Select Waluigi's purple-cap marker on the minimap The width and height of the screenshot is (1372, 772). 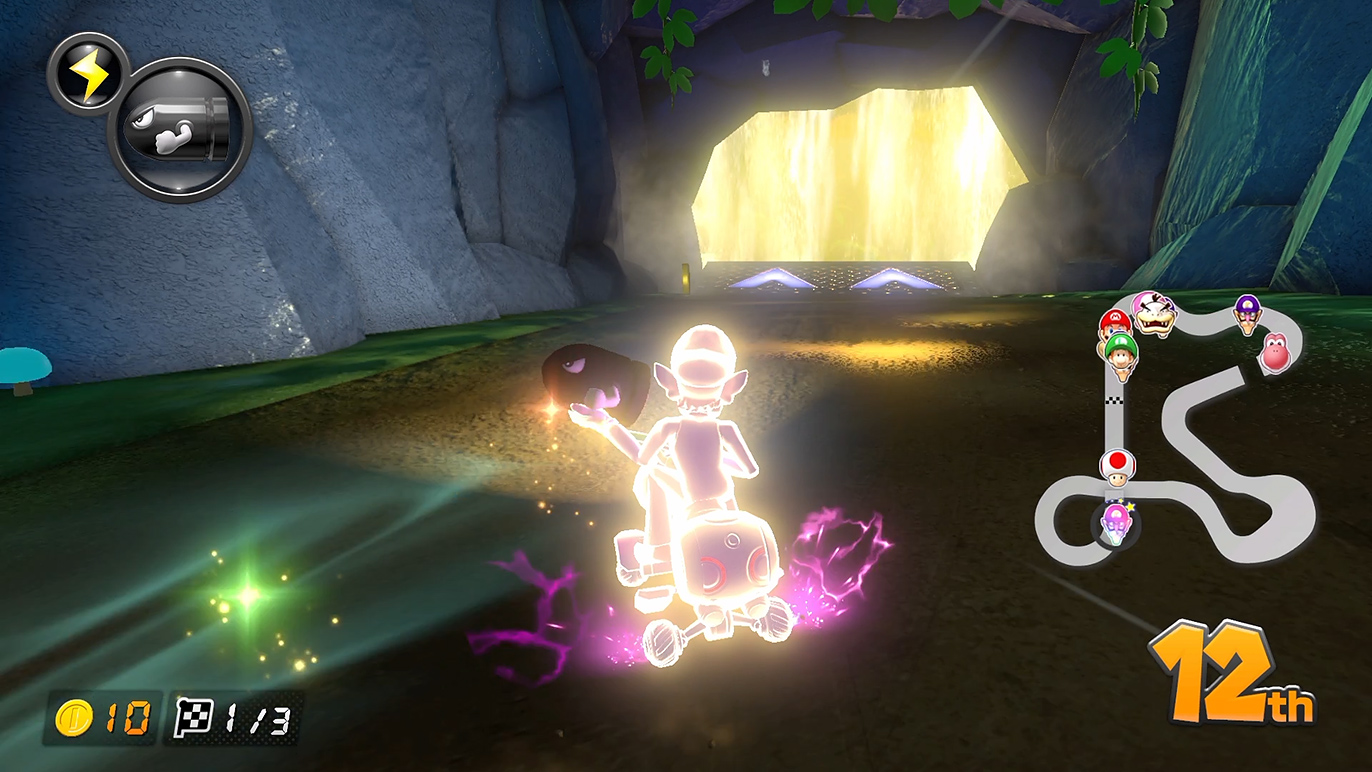pos(1246,311)
